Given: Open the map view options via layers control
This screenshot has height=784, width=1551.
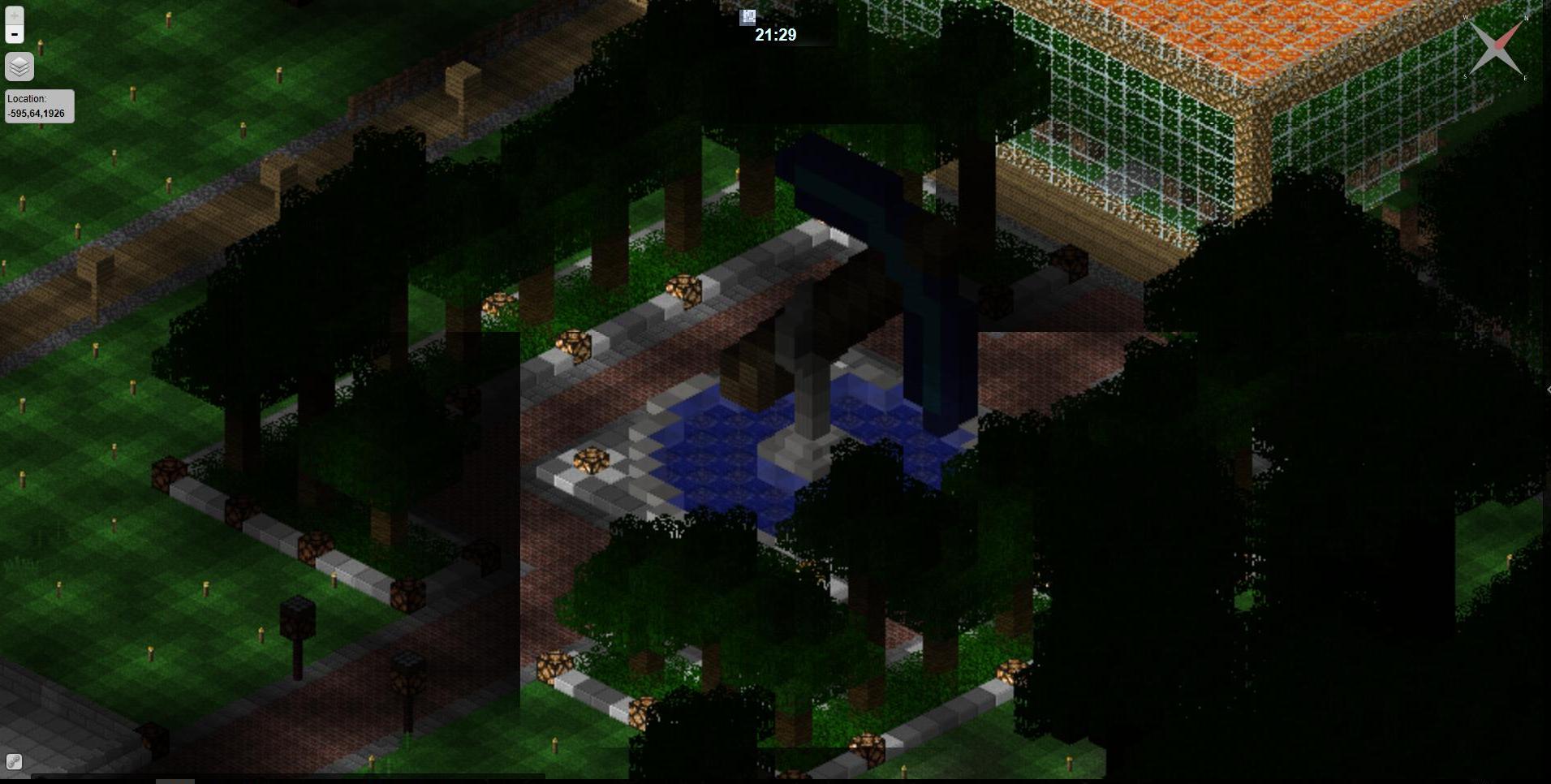Looking at the screenshot, I should [19, 67].
